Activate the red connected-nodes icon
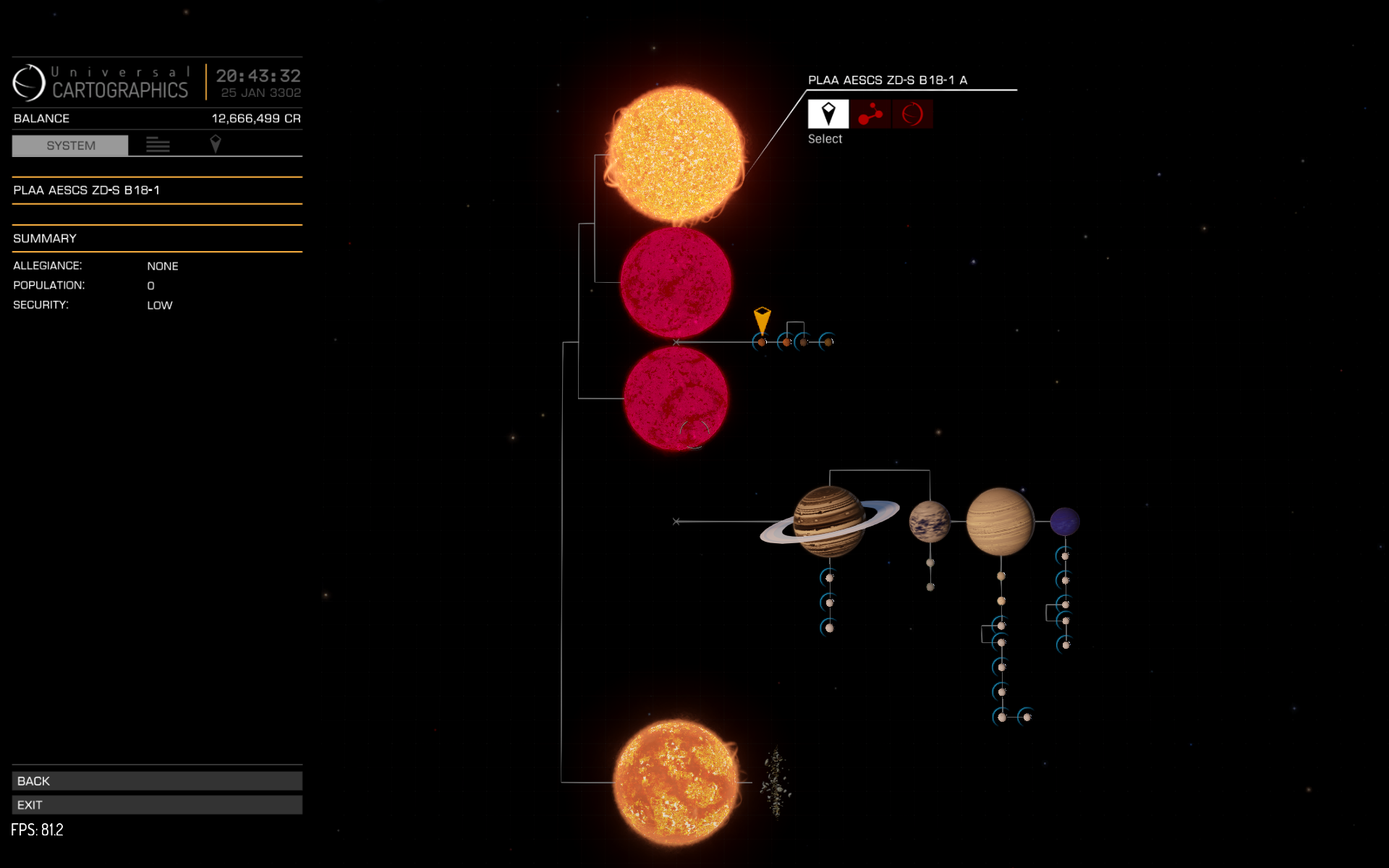This screenshot has height=868, width=1389. 870,114
